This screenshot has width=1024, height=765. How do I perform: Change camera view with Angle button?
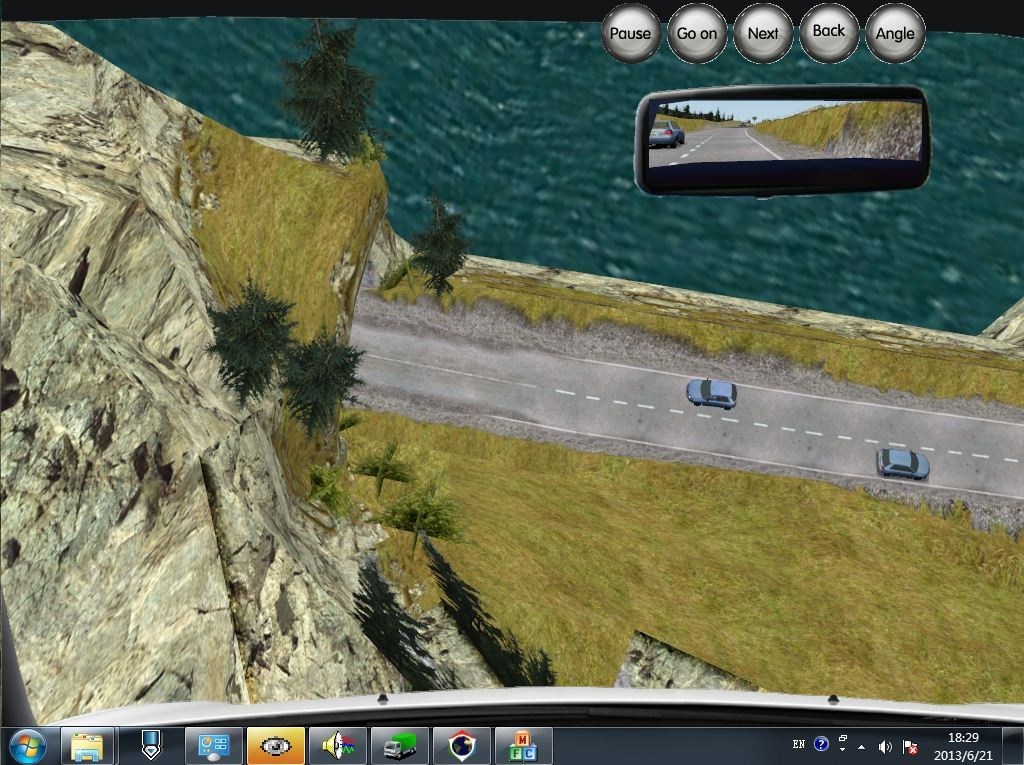(895, 33)
